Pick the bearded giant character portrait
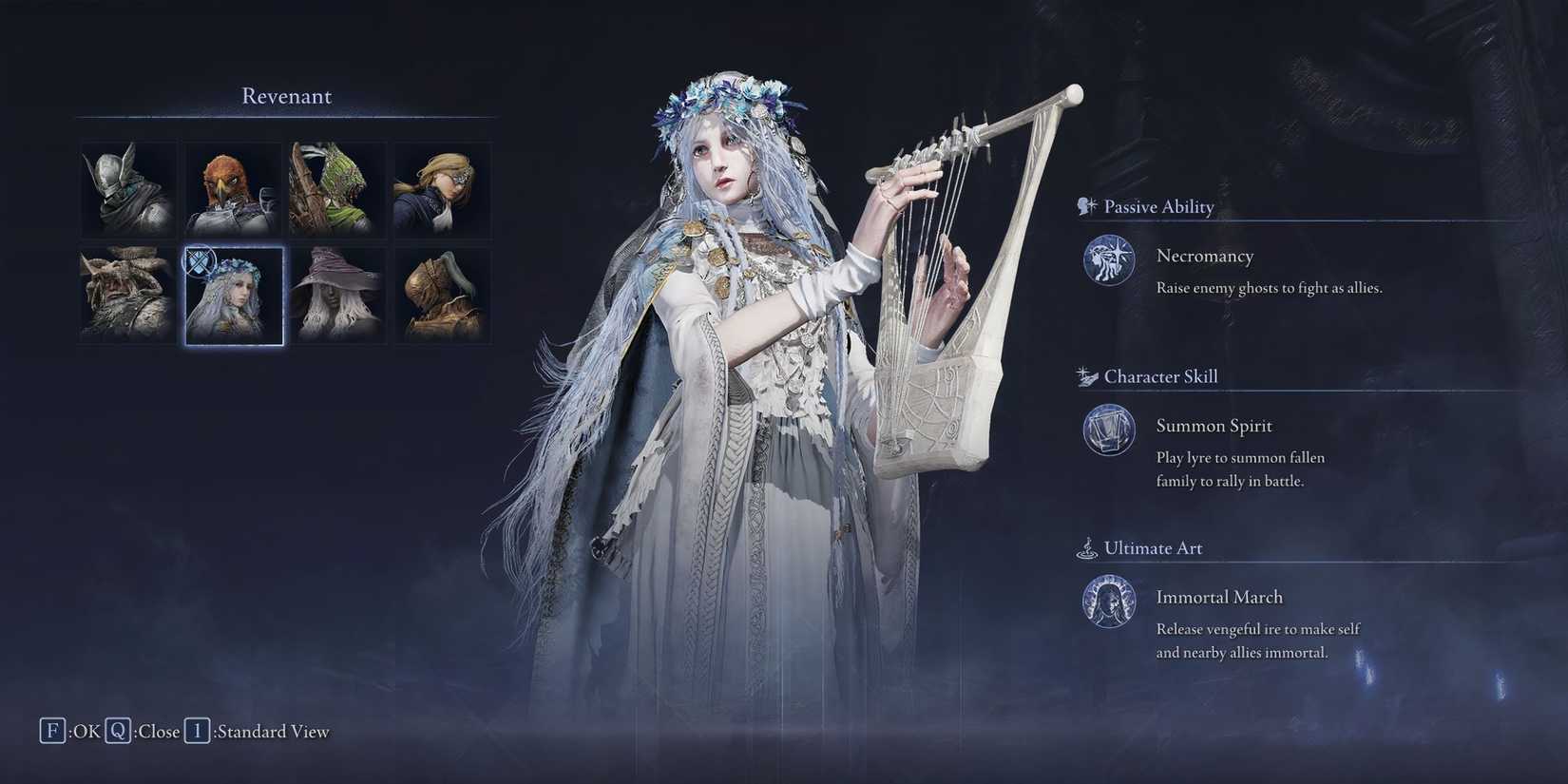 tap(127, 295)
